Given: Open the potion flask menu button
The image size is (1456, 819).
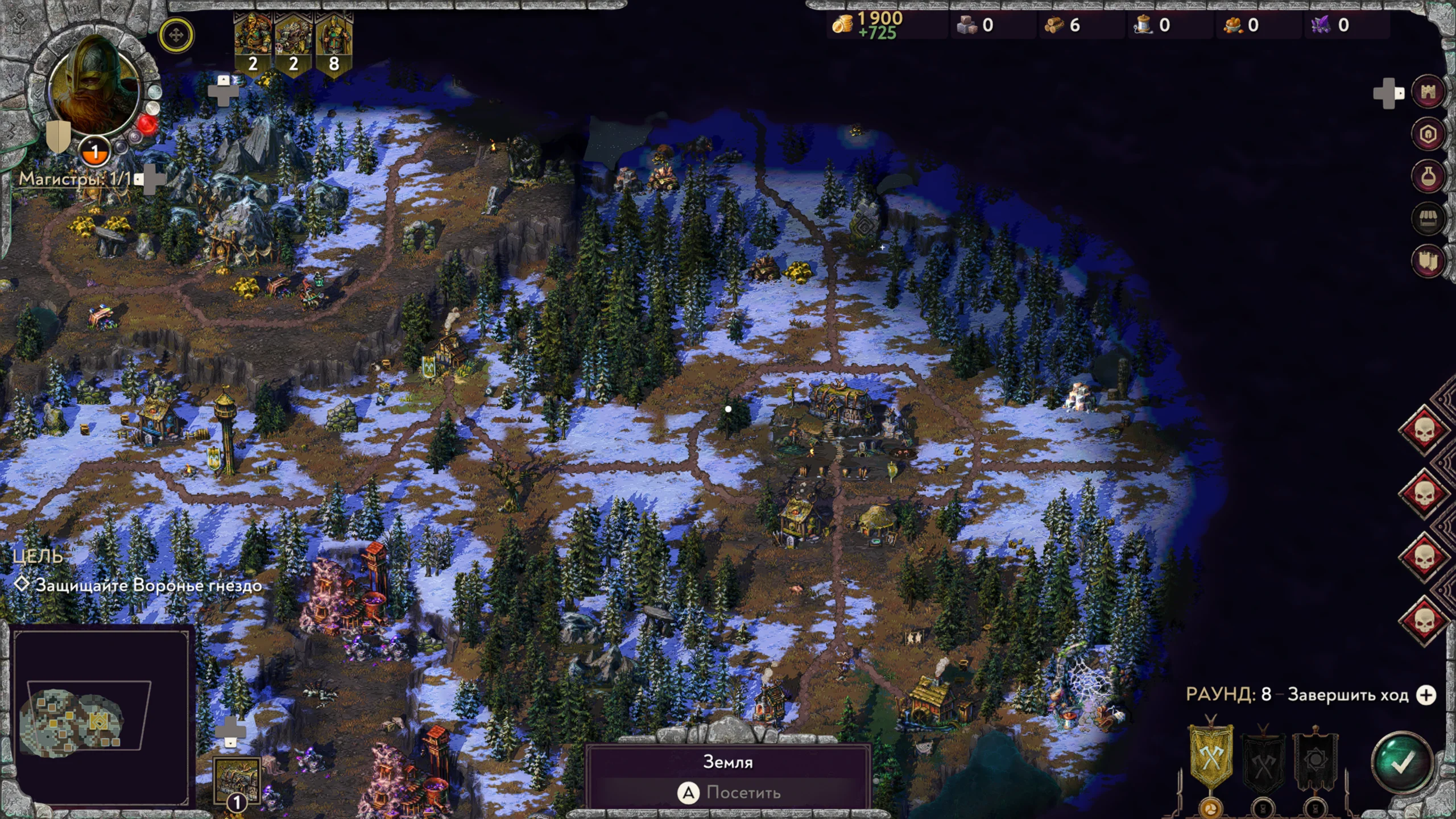Looking at the screenshot, I should click(1428, 176).
